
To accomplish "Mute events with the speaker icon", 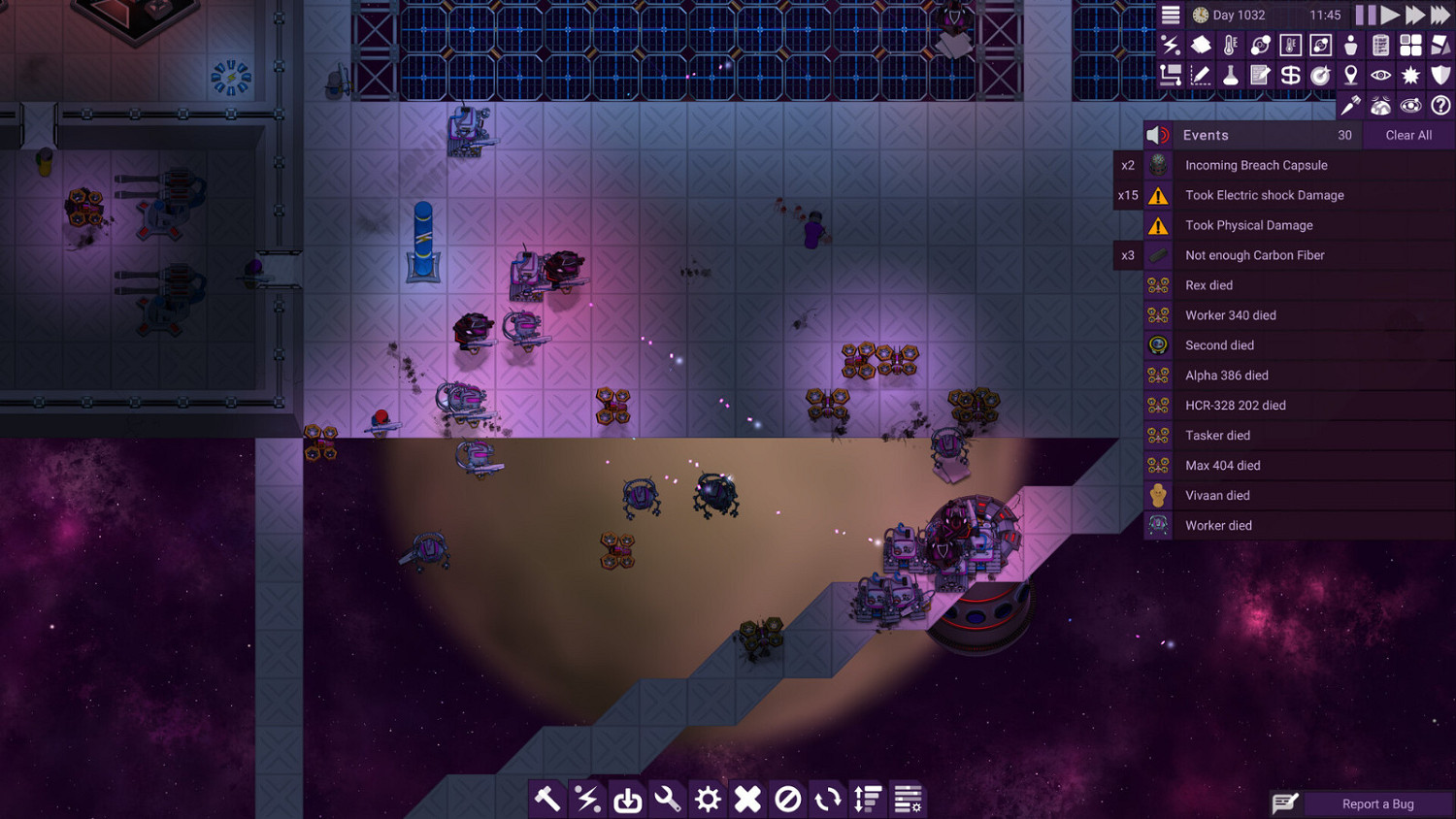I will 1158,135.
